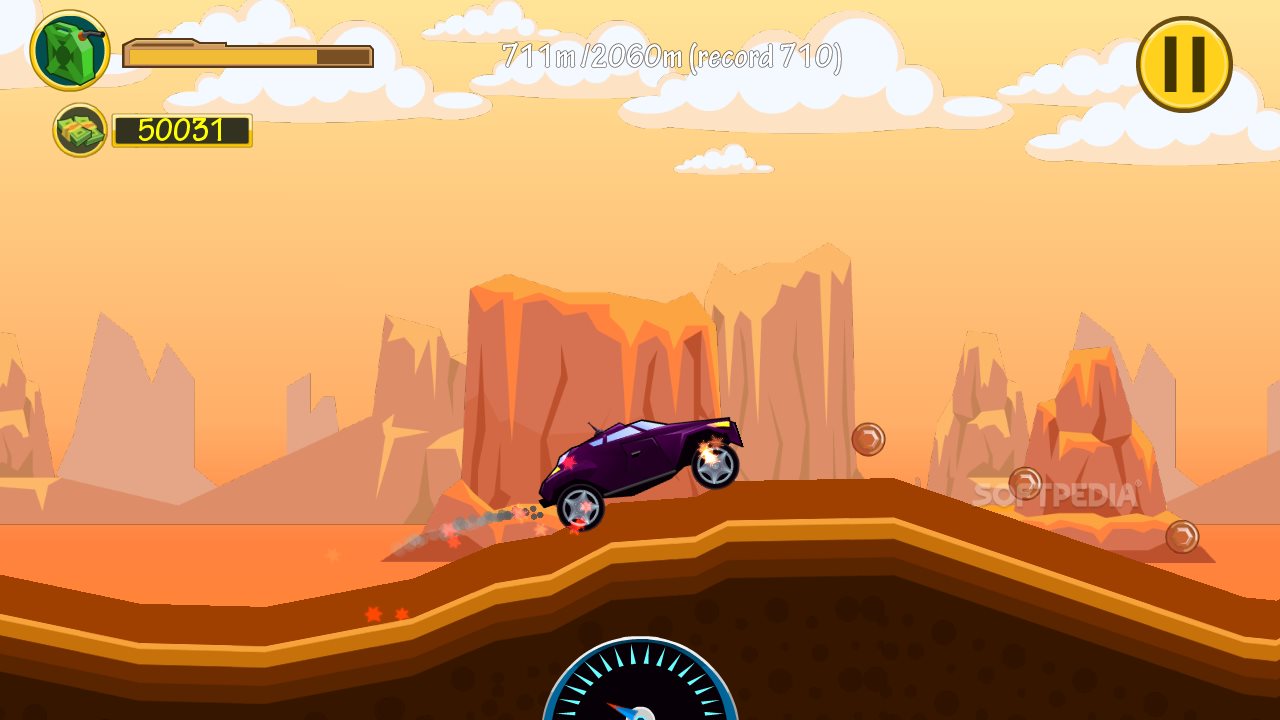The image size is (1280, 720).
Task: Pause the game with the yellow button
Action: (x=1184, y=64)
